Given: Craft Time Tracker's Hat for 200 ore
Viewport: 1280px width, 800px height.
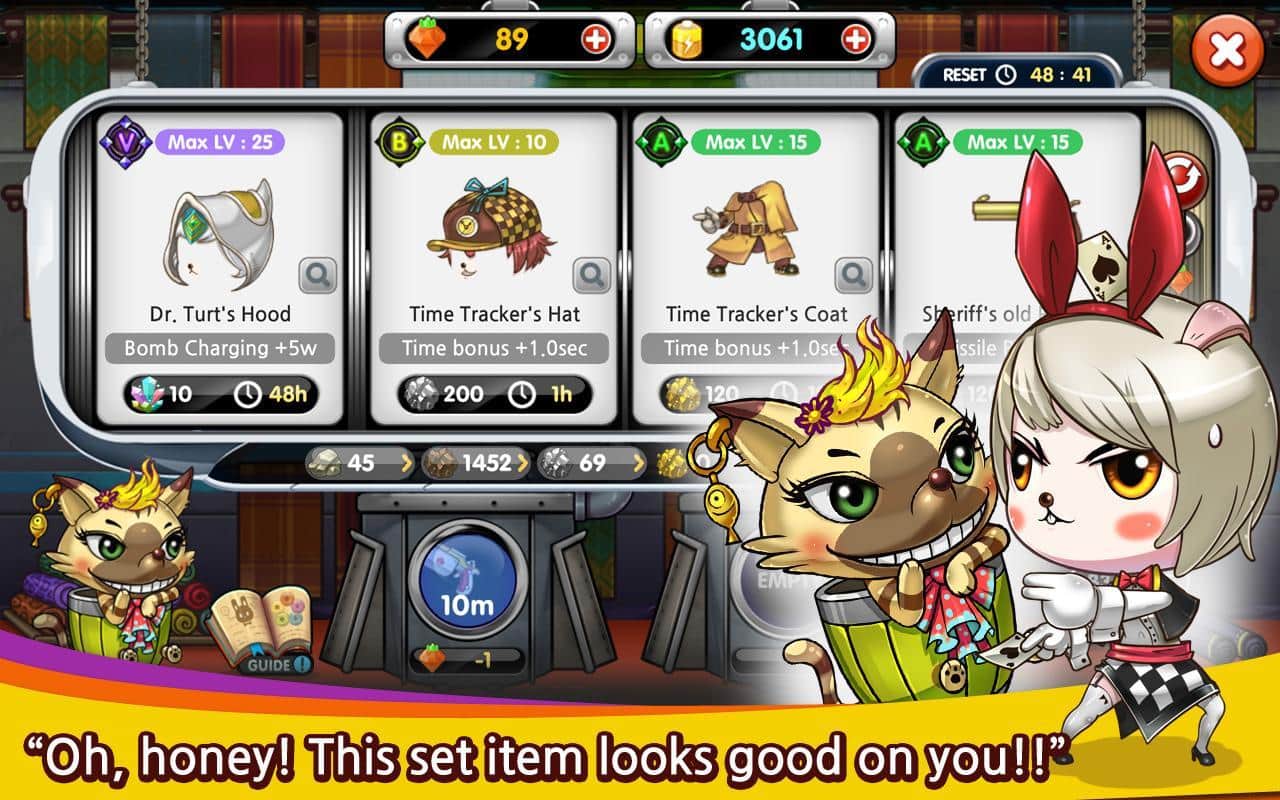Looking at the screenshot, I should 494,394.
